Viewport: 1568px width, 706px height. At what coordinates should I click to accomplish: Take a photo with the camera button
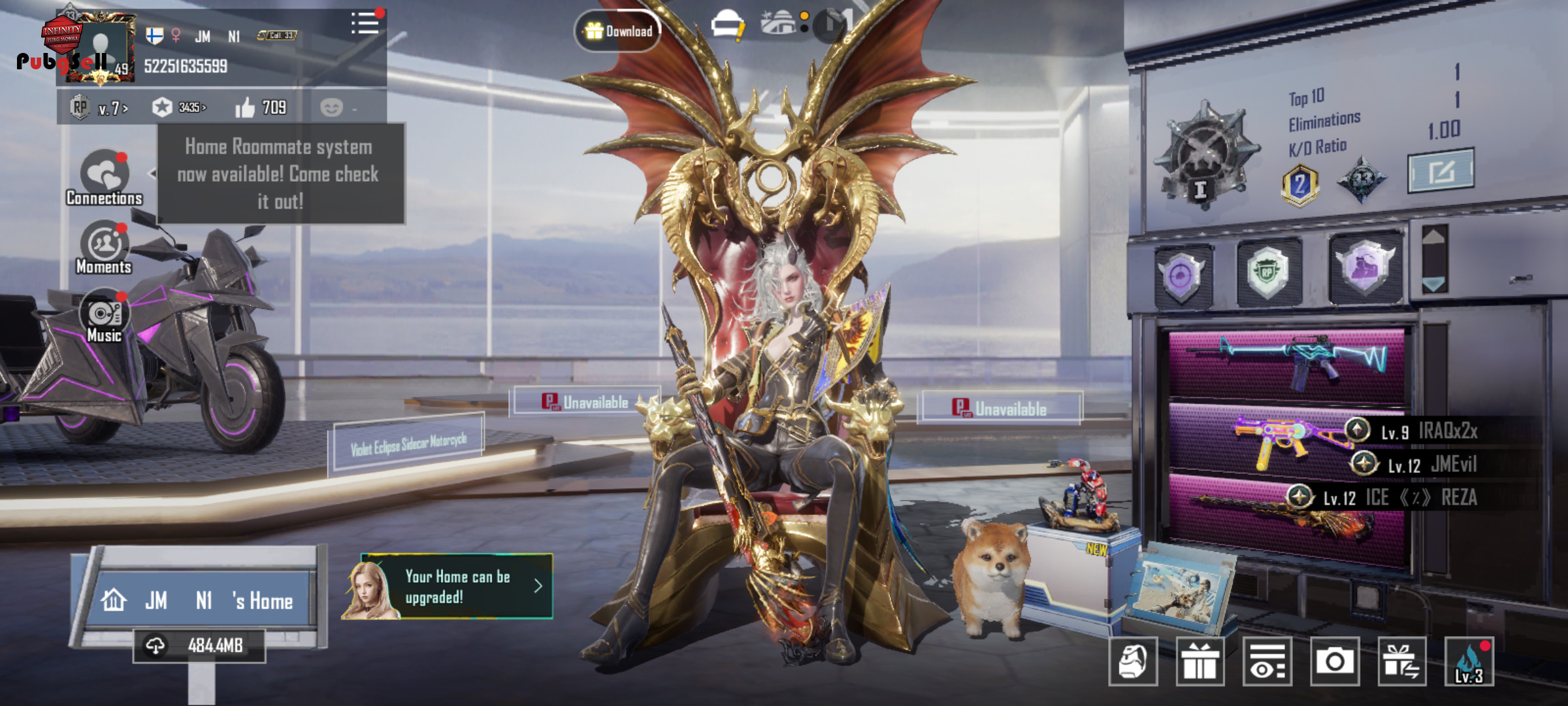tap(1334, 662)
